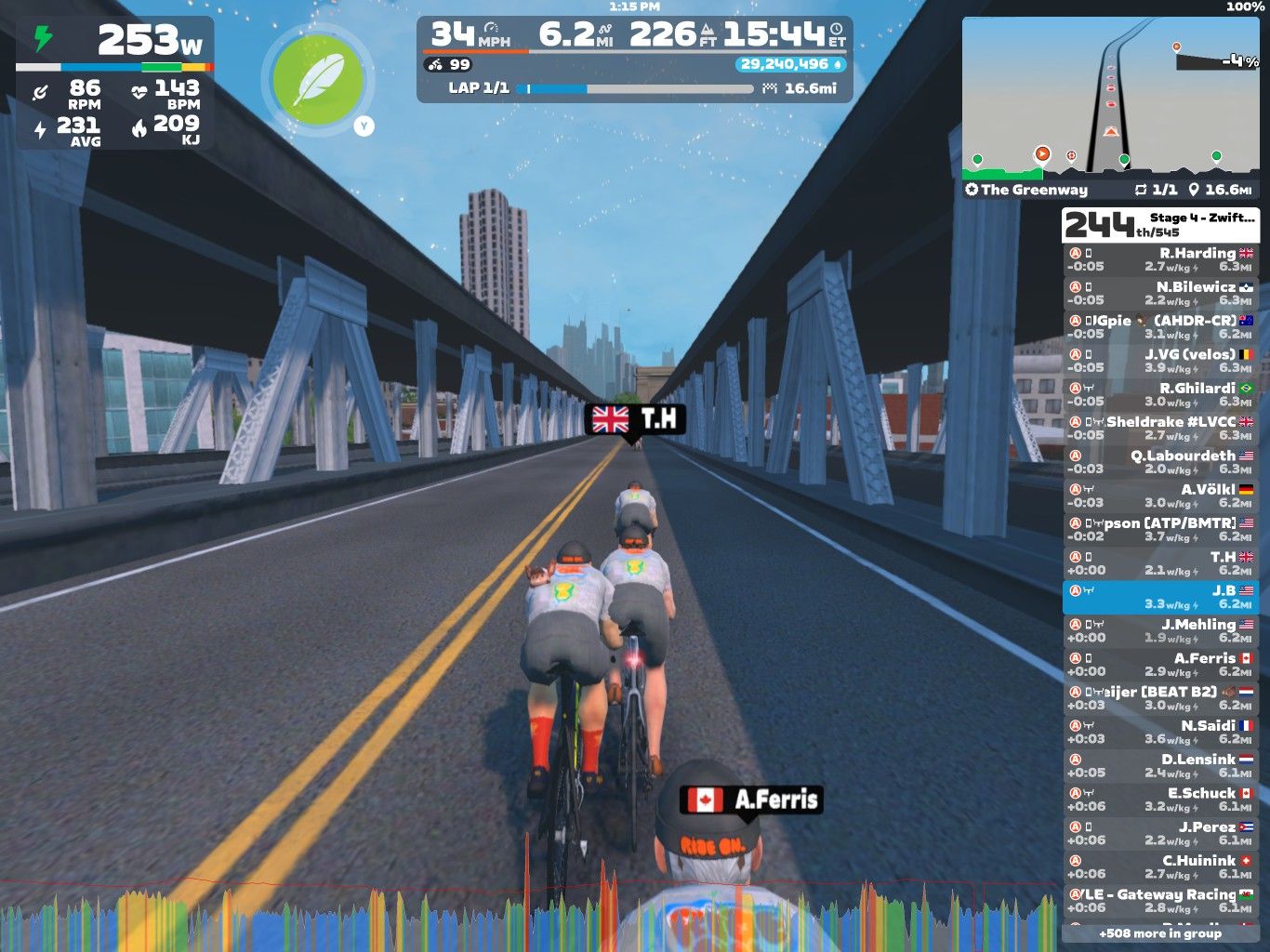
Task: Click the location pin on The Greenway bar
Action: tap(1196, 190)
